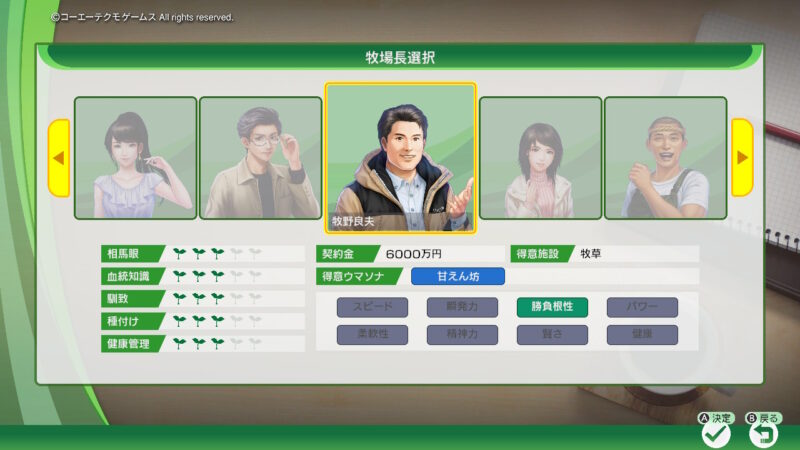
Task: Confirm selection with the checkmark button
Action: (x=716, y=434)
